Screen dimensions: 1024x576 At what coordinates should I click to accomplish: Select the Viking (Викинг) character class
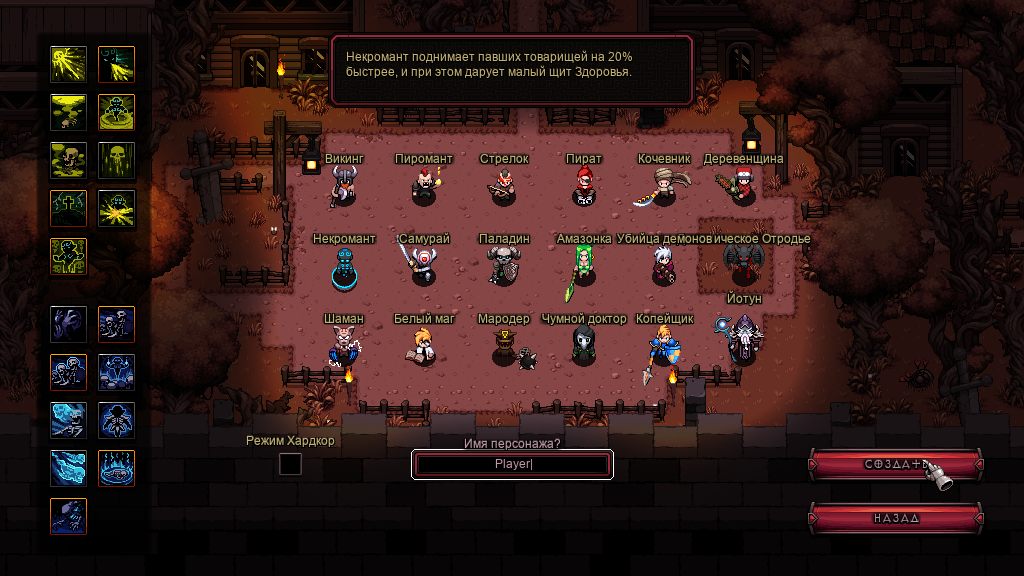click(x=343, y=187)
